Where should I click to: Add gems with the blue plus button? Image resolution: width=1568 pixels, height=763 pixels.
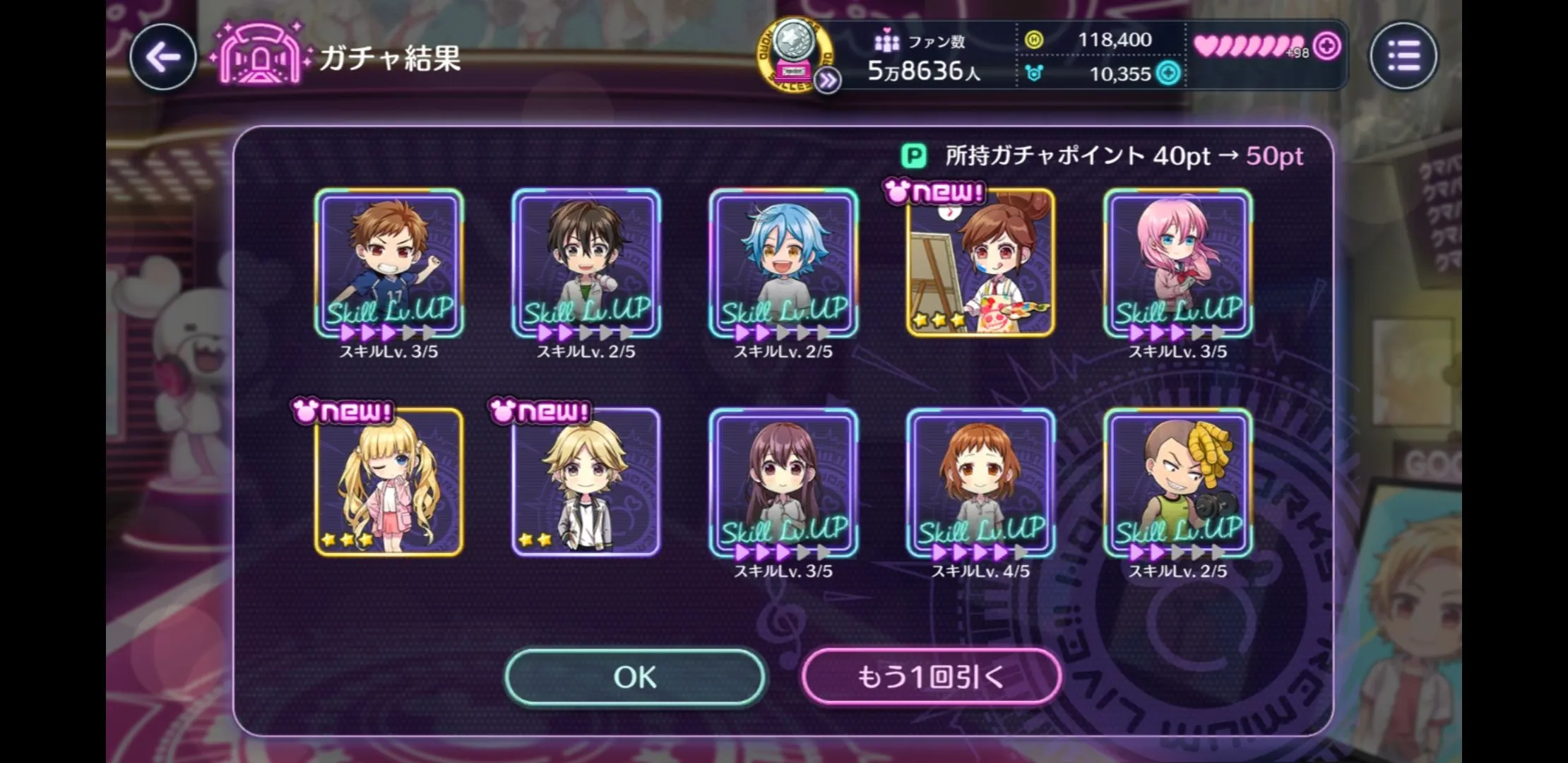point(1169,73)
